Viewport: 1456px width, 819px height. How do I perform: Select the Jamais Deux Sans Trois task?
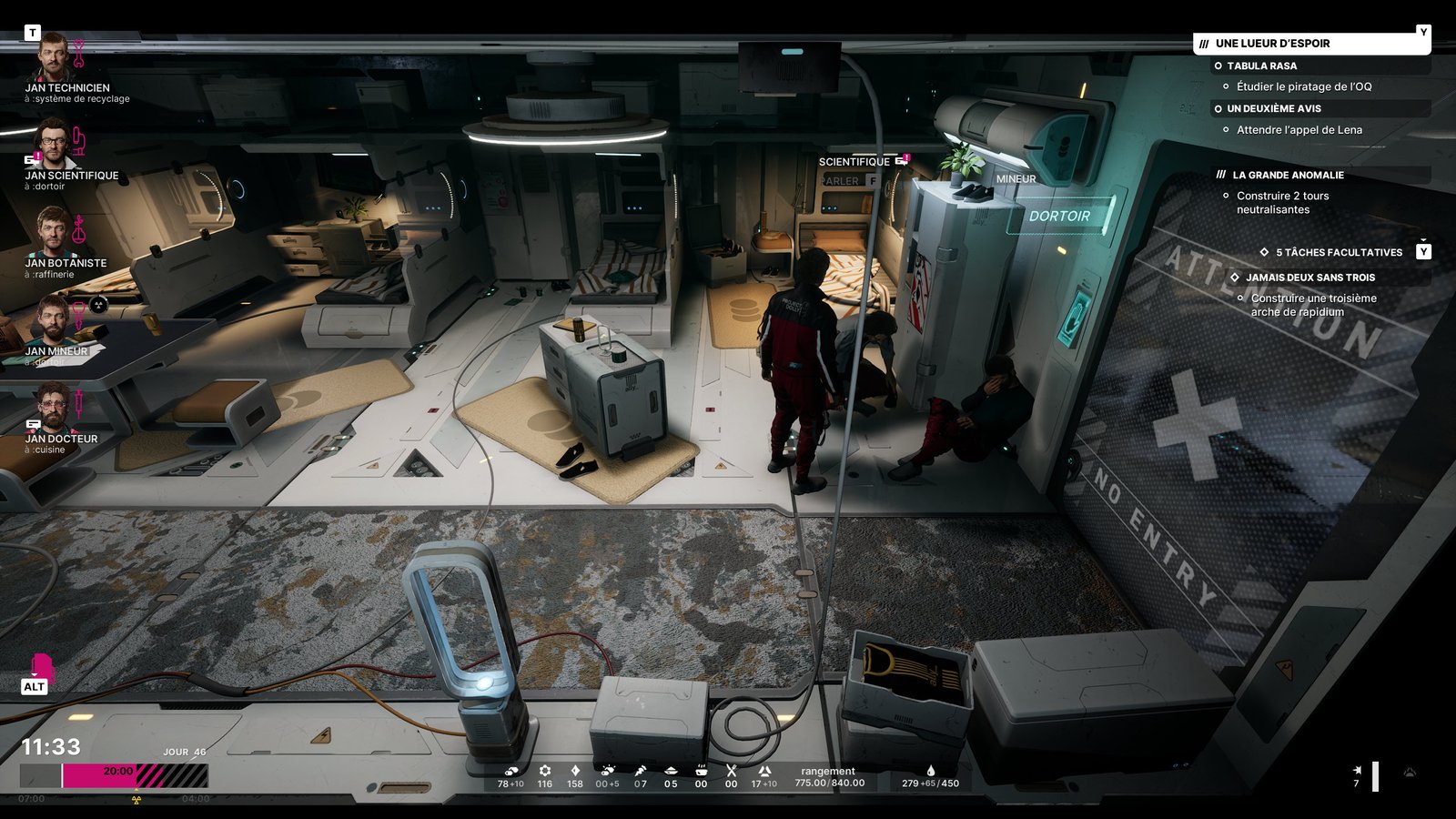coord(1310,278)
